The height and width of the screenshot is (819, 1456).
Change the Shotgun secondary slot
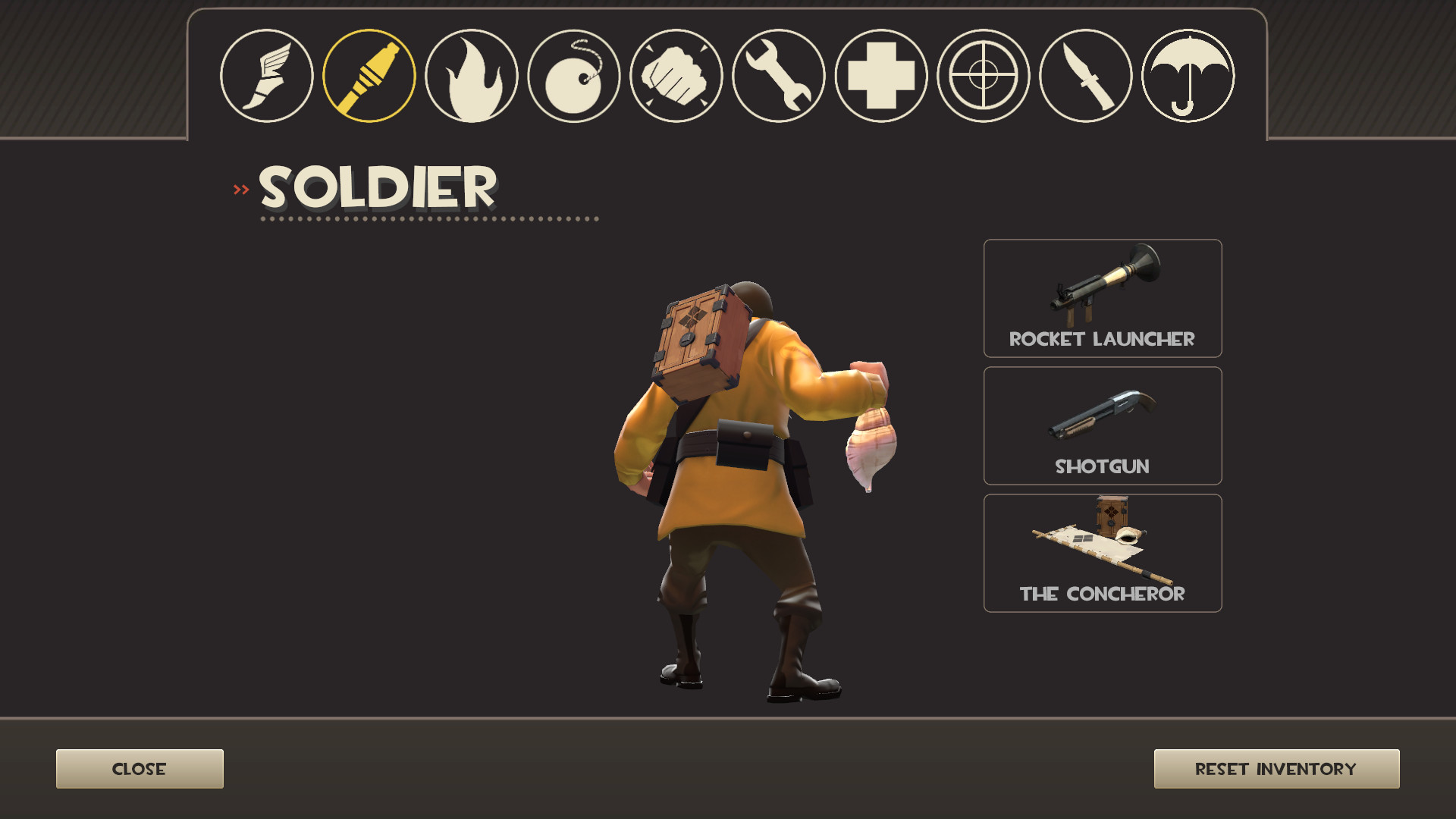click(1102, 421)
